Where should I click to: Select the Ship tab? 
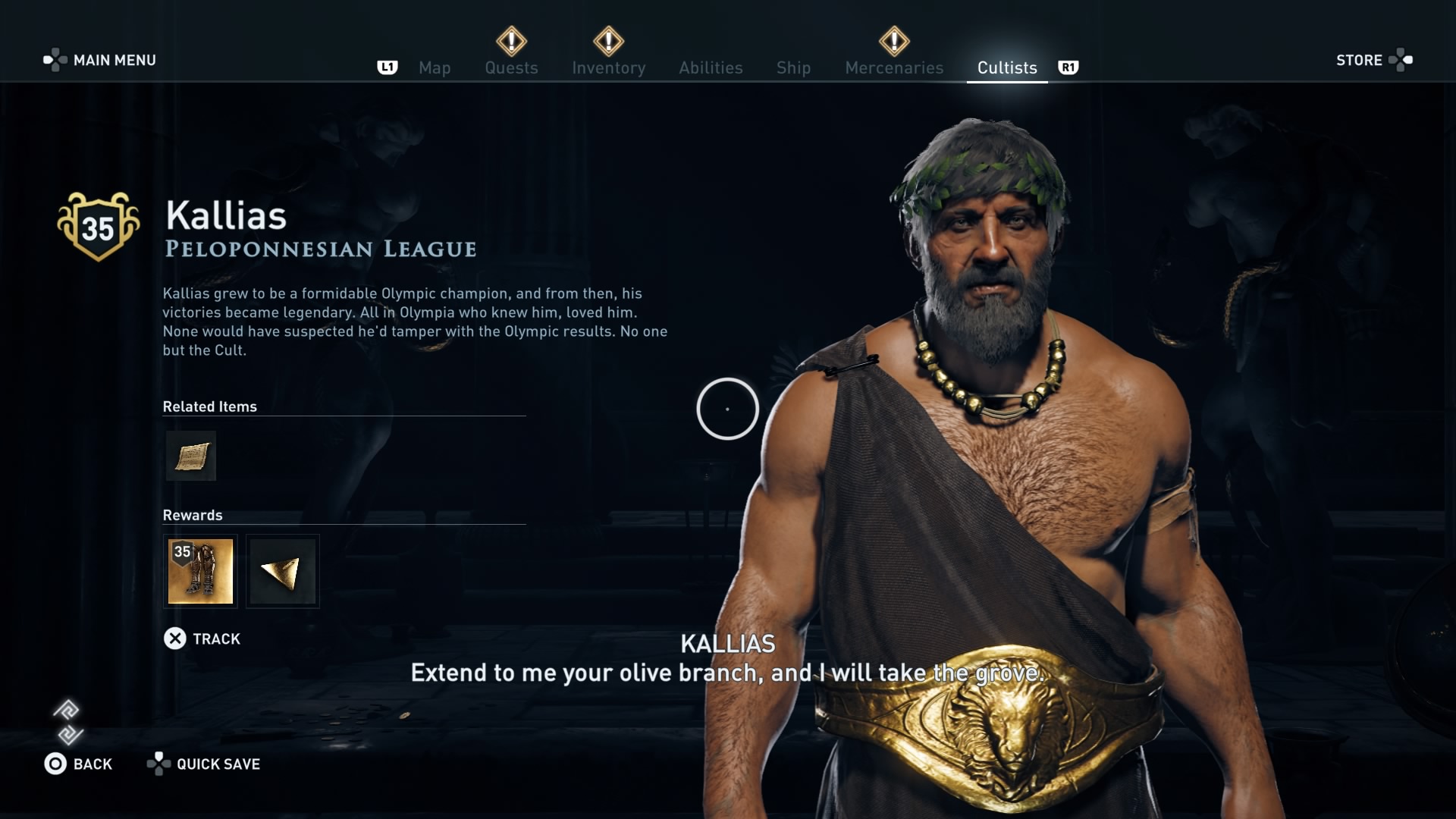(793, 67)
